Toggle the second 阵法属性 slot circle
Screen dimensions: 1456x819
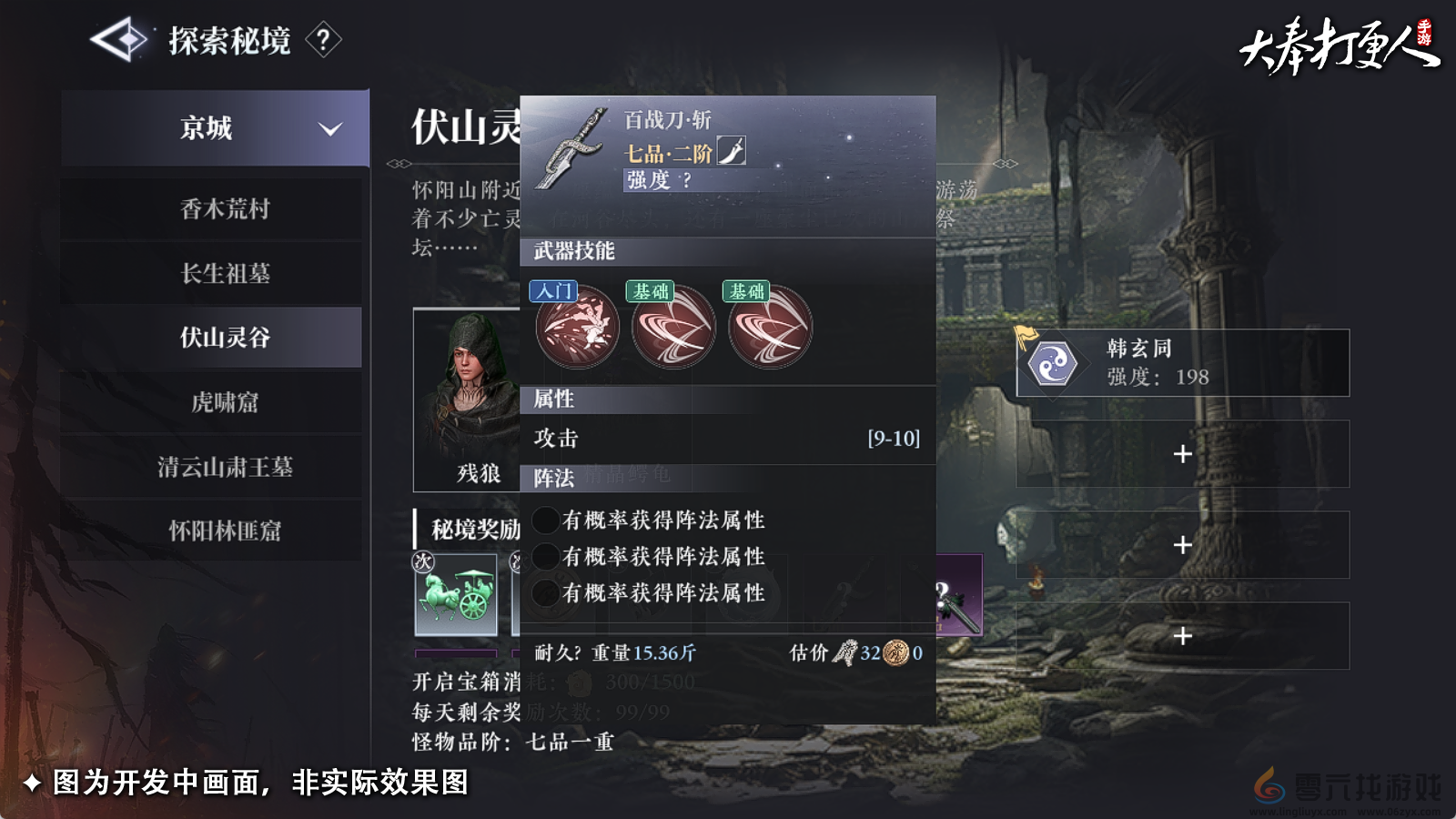(x=547, y=557)
